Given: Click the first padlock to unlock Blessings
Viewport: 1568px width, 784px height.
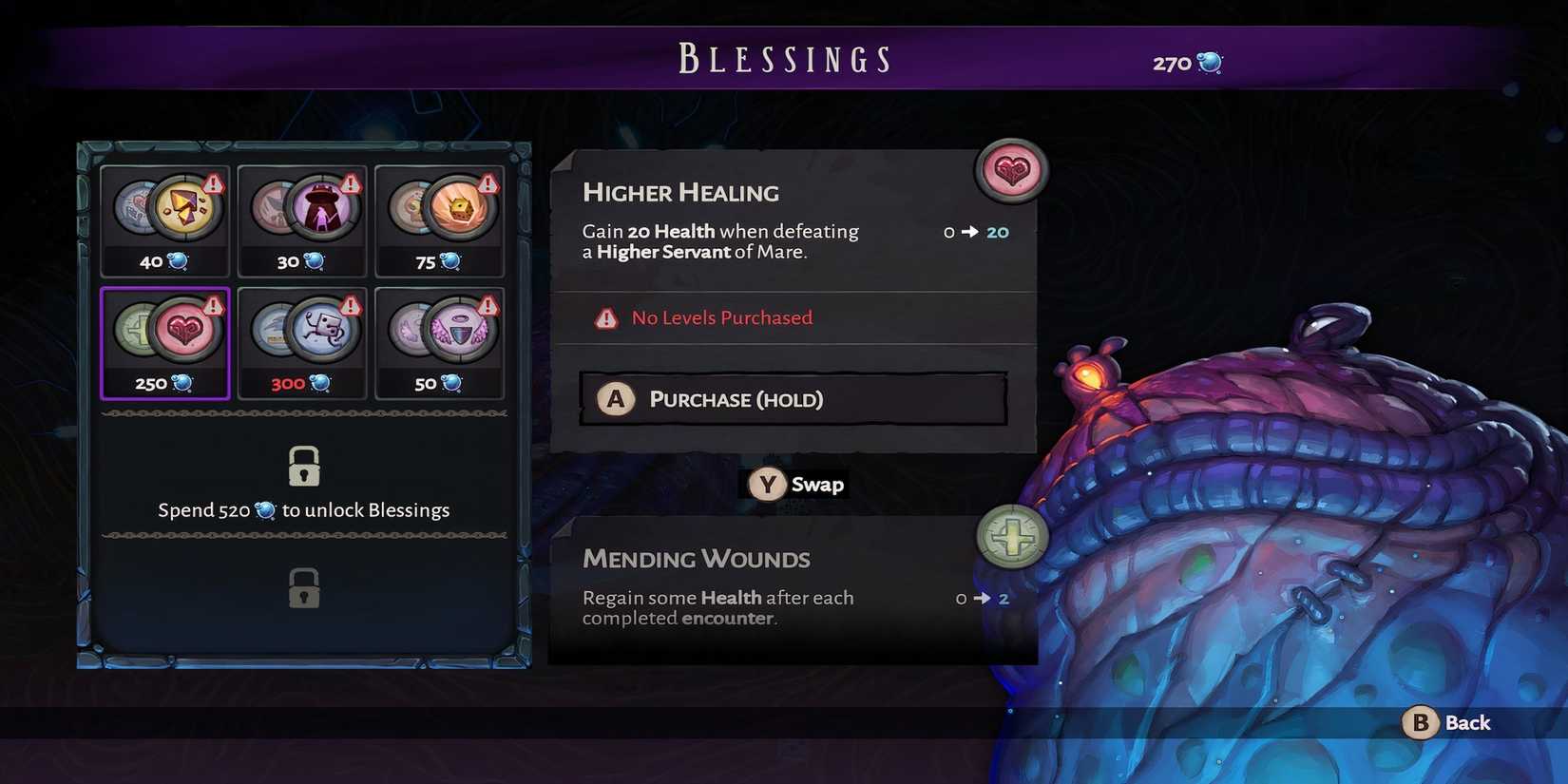Looking at the screenshot, I should (x=303, y=466).
